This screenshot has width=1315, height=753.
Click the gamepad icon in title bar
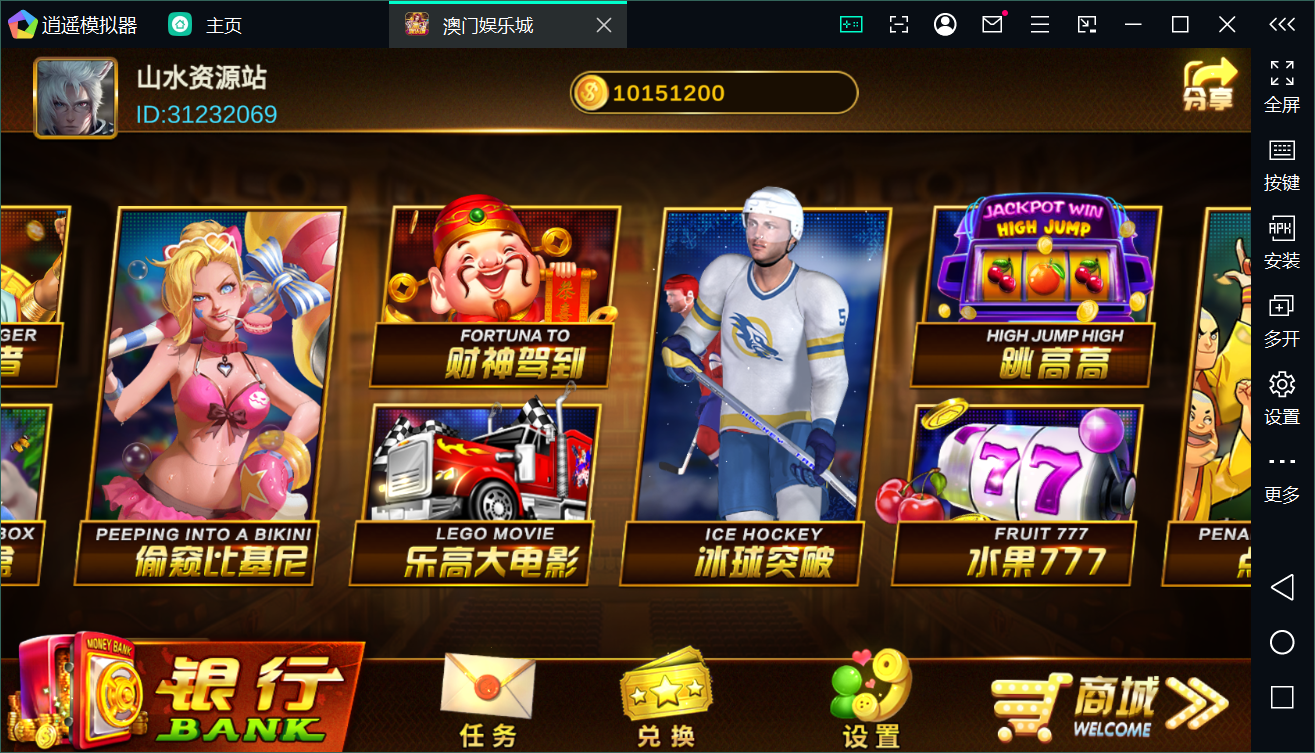[850, 23]
